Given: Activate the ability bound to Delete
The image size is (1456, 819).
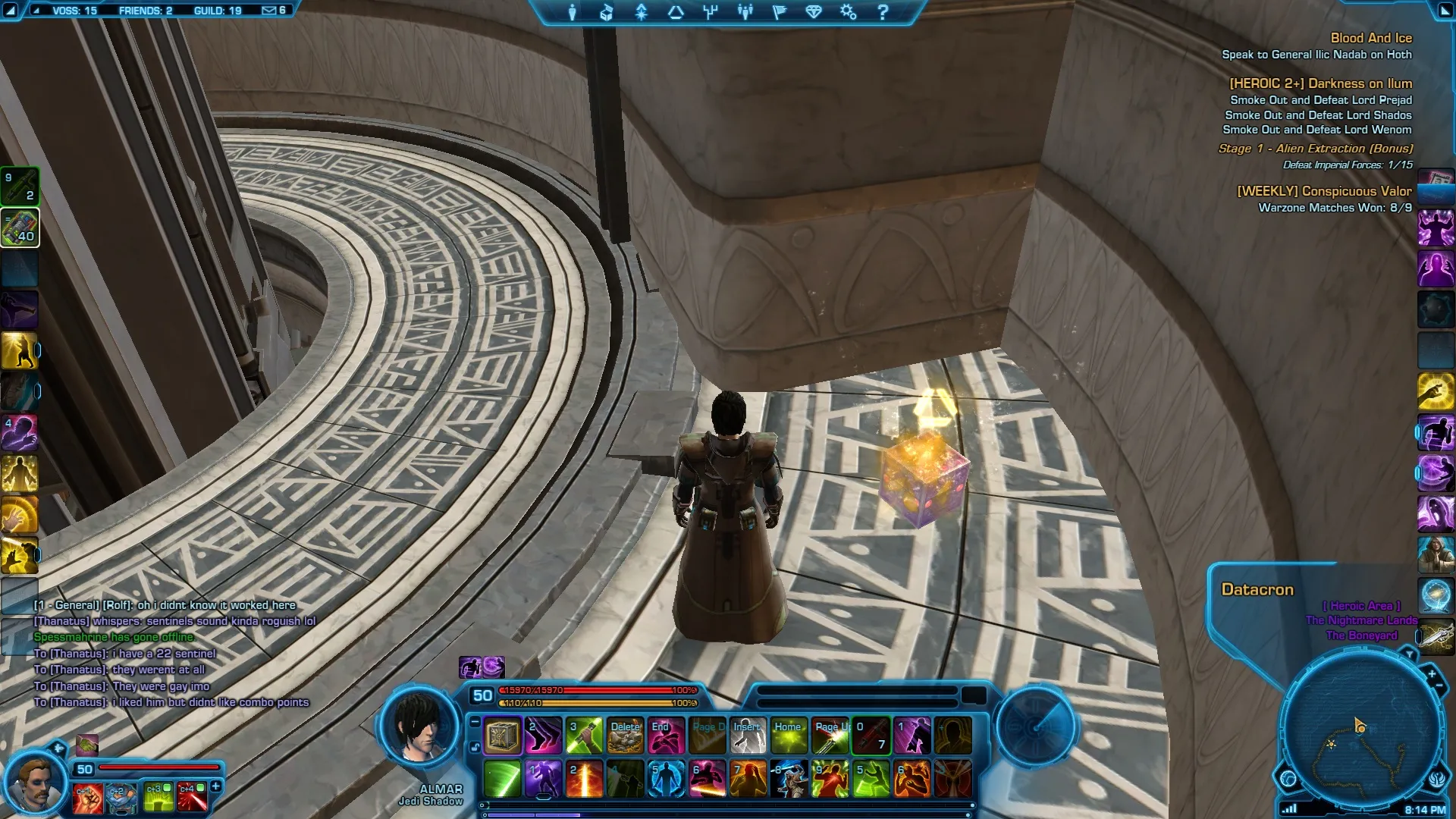Looking at the screenshot, I should [x=625, y=736].
